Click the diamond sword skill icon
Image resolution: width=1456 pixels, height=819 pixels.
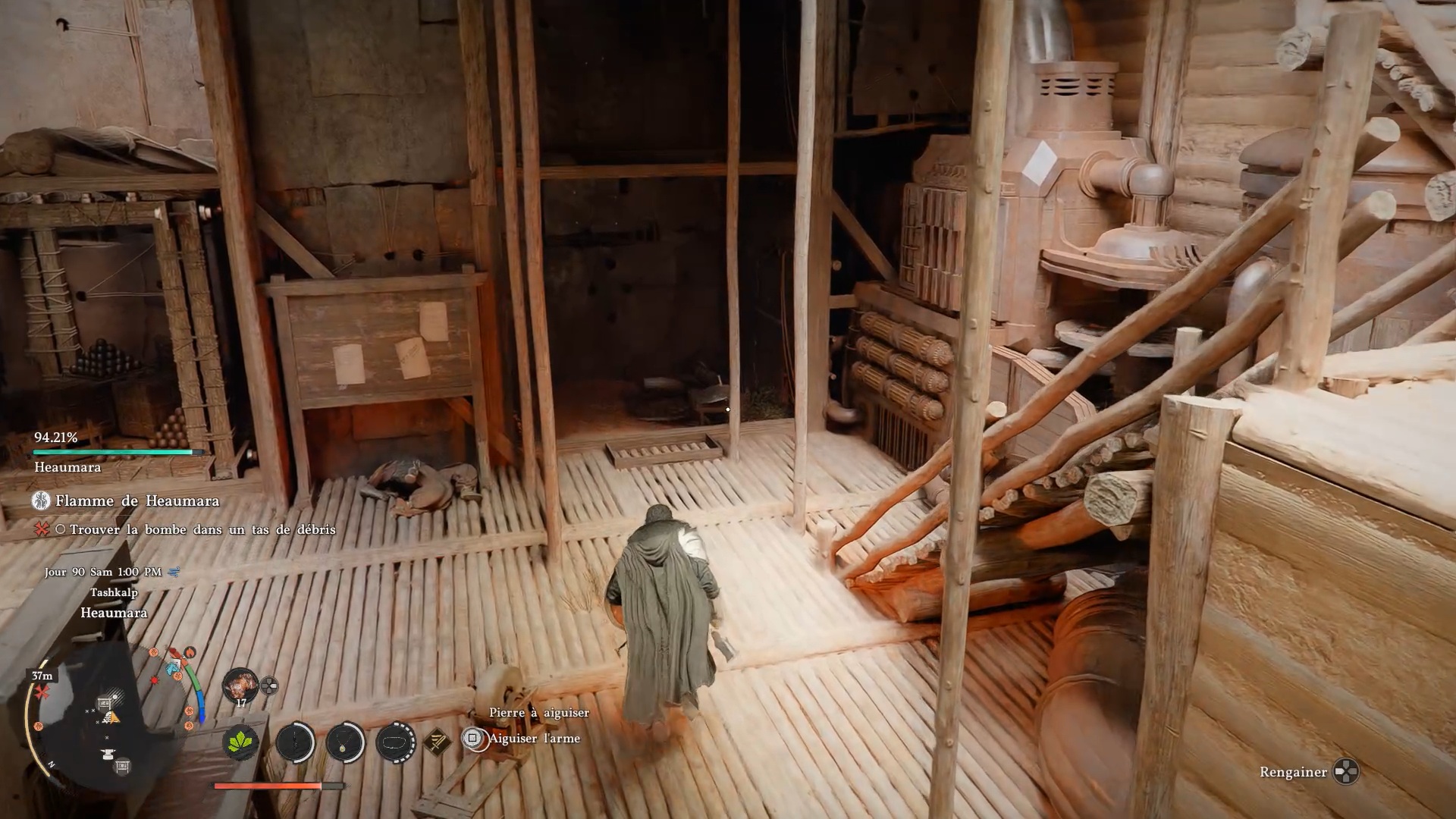[x=437, y=741]
